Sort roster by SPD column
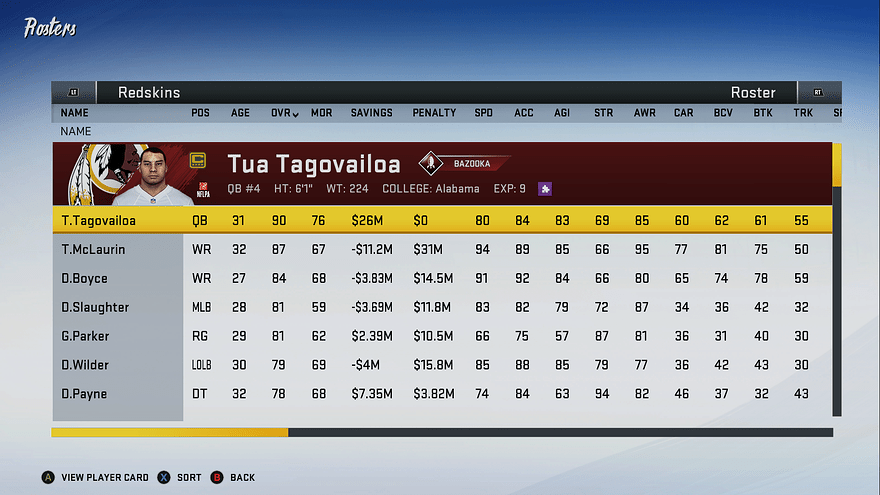Viewport: 880px width, 495px height. pyautogui.click(x=483, y=113)
